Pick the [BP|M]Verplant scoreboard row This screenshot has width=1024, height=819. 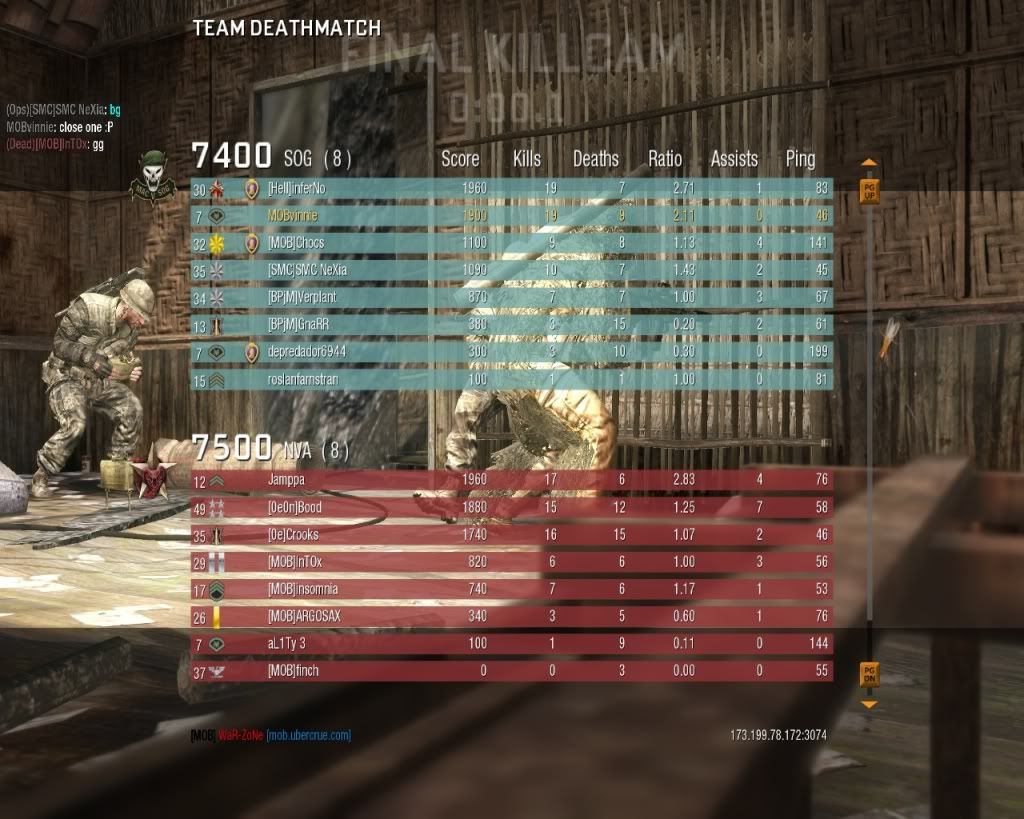[511, 298]
